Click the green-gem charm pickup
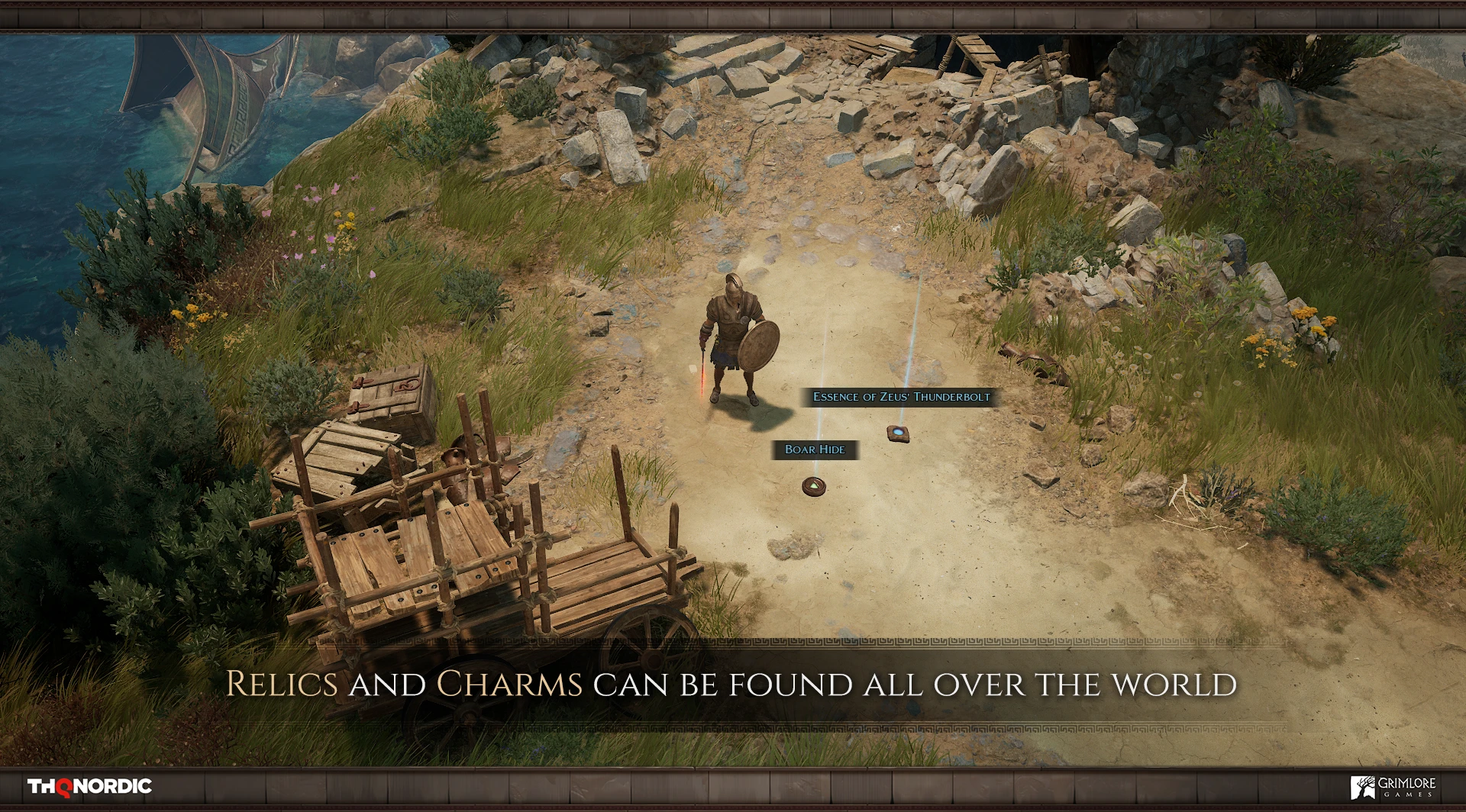Screen dimensions: 1466x812 coord(813,487)
